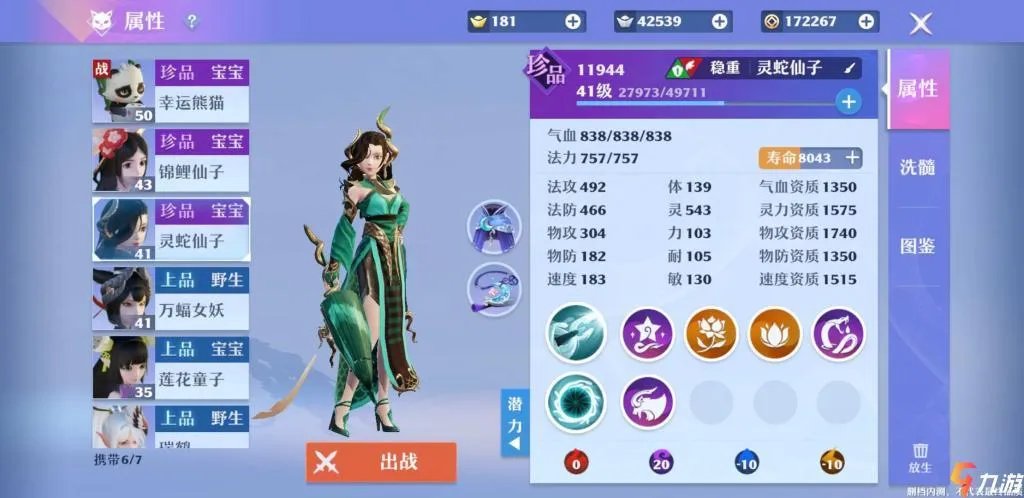Rename pet with the pencil icon

tap(851, 68)
